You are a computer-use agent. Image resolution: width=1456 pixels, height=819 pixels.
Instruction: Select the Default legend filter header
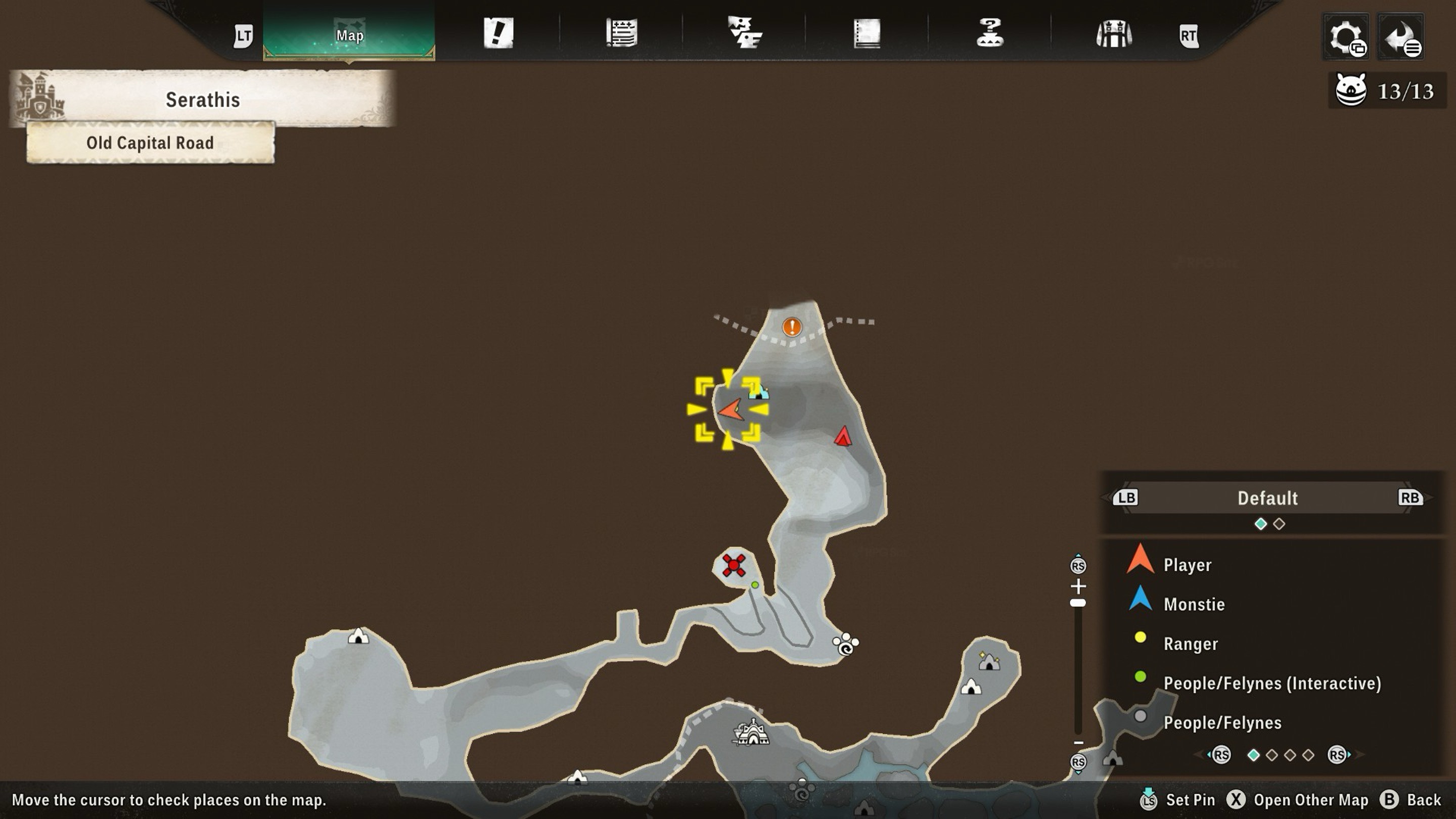coord(1267,498)
